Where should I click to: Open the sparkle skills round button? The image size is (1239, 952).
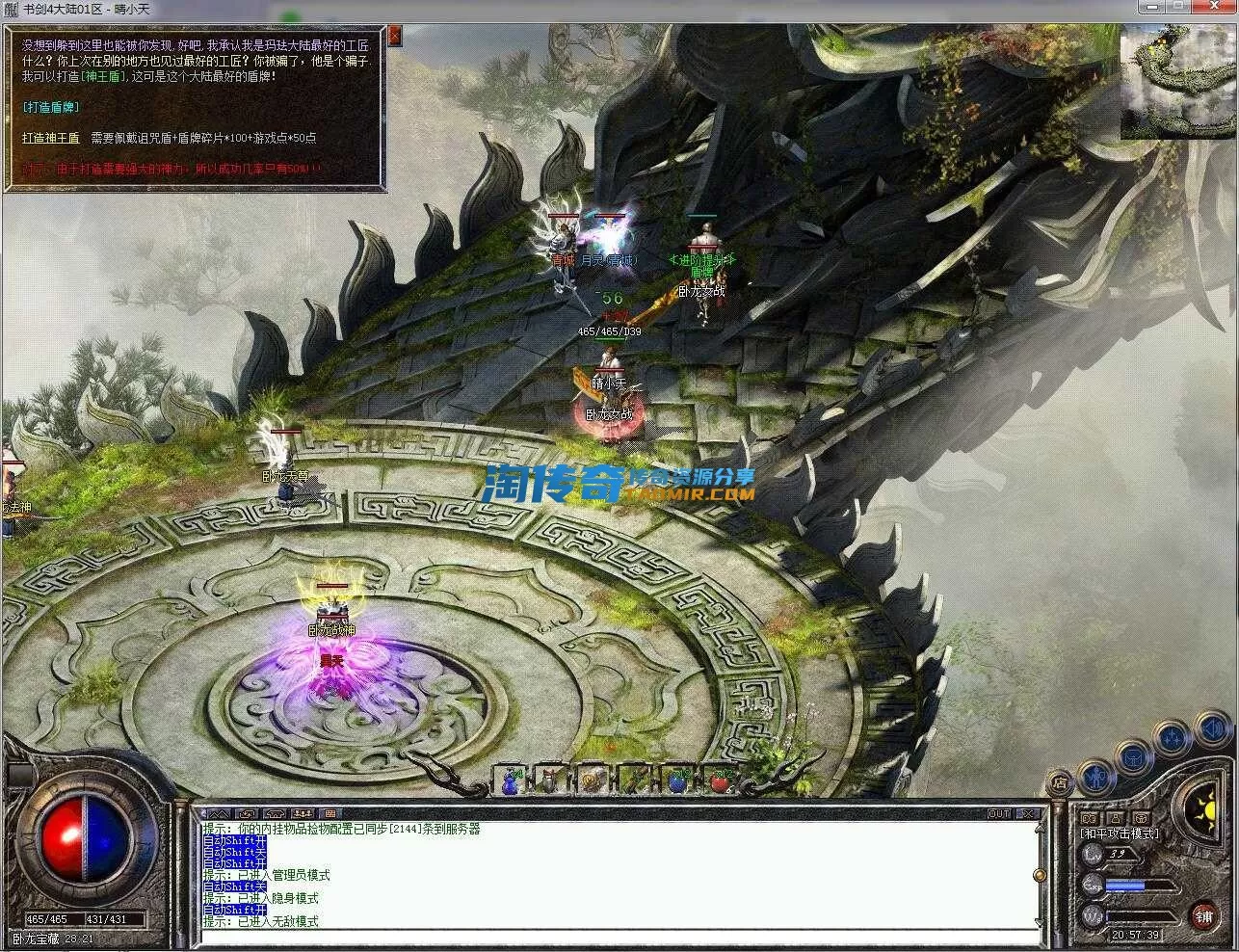[x=1173, y=738]
